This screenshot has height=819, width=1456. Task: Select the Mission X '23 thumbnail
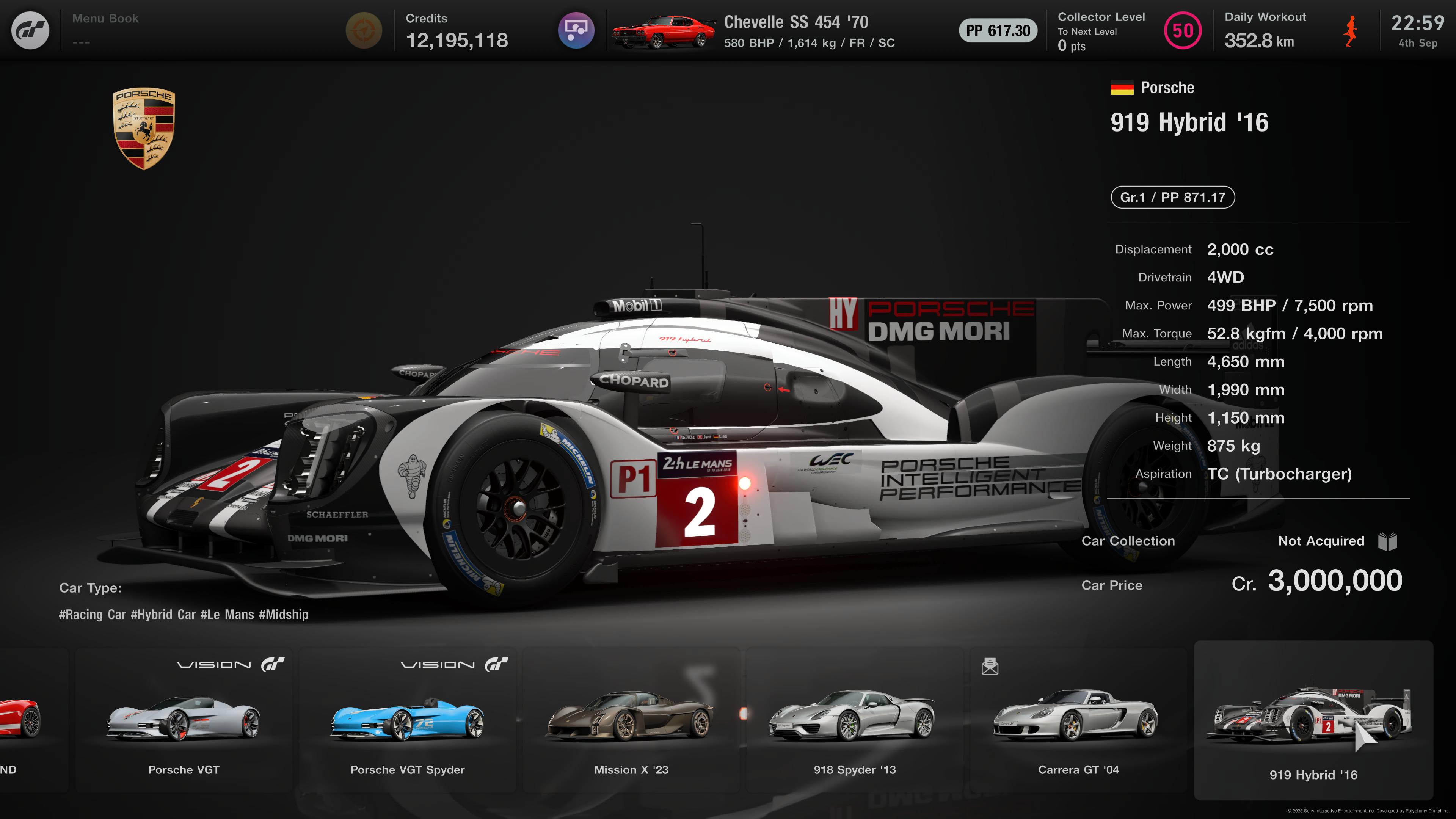(631, 721)
